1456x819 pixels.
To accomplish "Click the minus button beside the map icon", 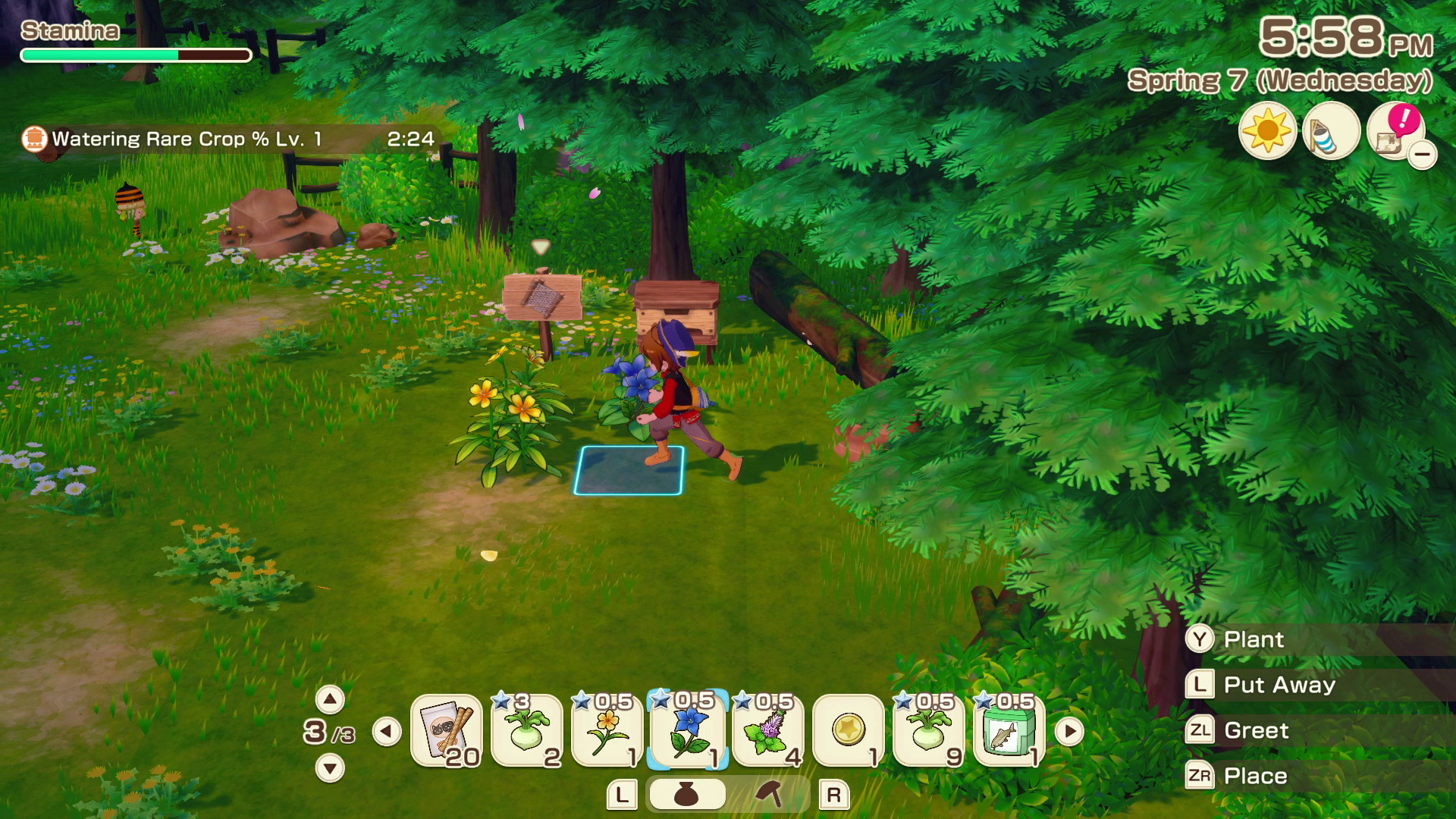I will 1422,155.
